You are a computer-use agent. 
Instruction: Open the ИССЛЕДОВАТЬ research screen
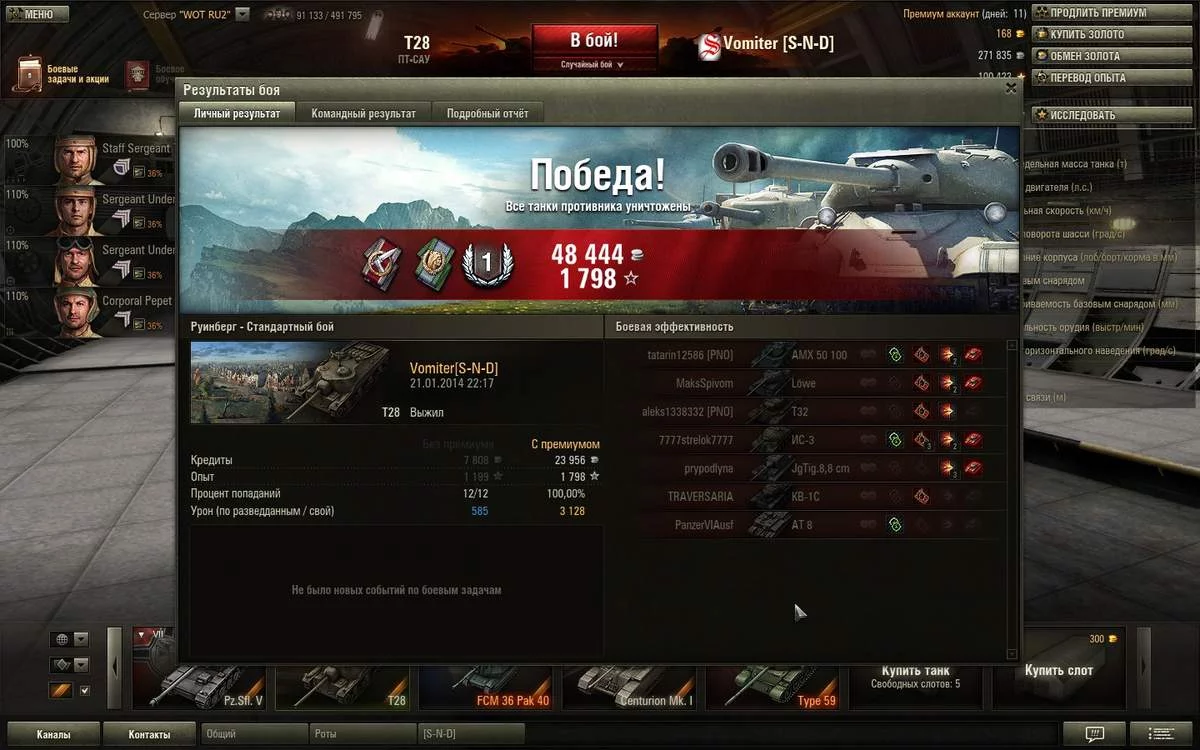click(x=1081, y=115)
